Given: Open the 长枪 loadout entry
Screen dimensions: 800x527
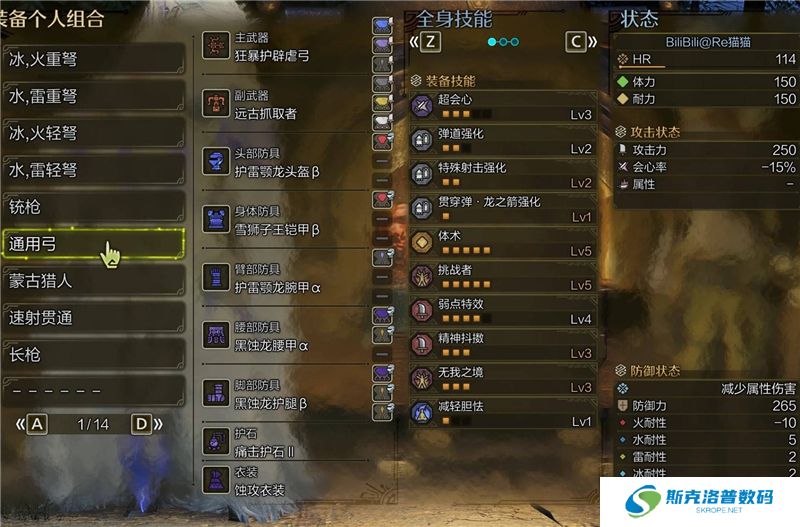Looking at the screenshot, I should [x=93, y=355].
